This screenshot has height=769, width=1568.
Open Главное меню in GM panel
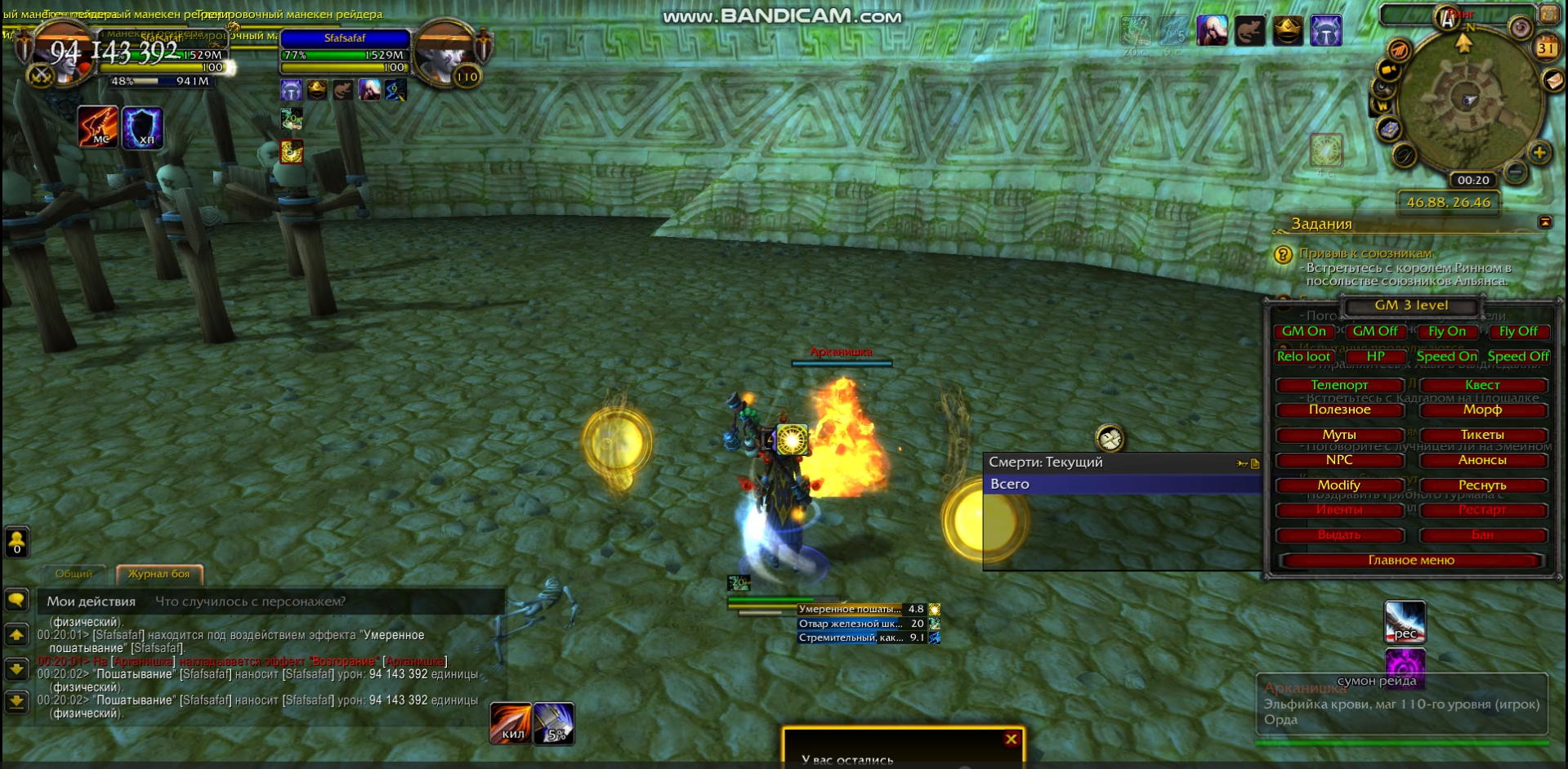pos(1411,560)
